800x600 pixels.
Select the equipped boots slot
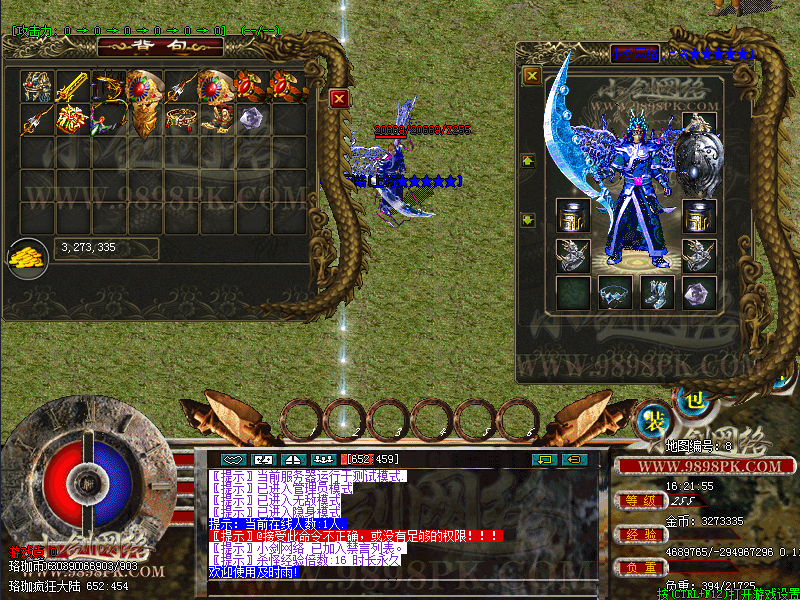coord(655,292)
